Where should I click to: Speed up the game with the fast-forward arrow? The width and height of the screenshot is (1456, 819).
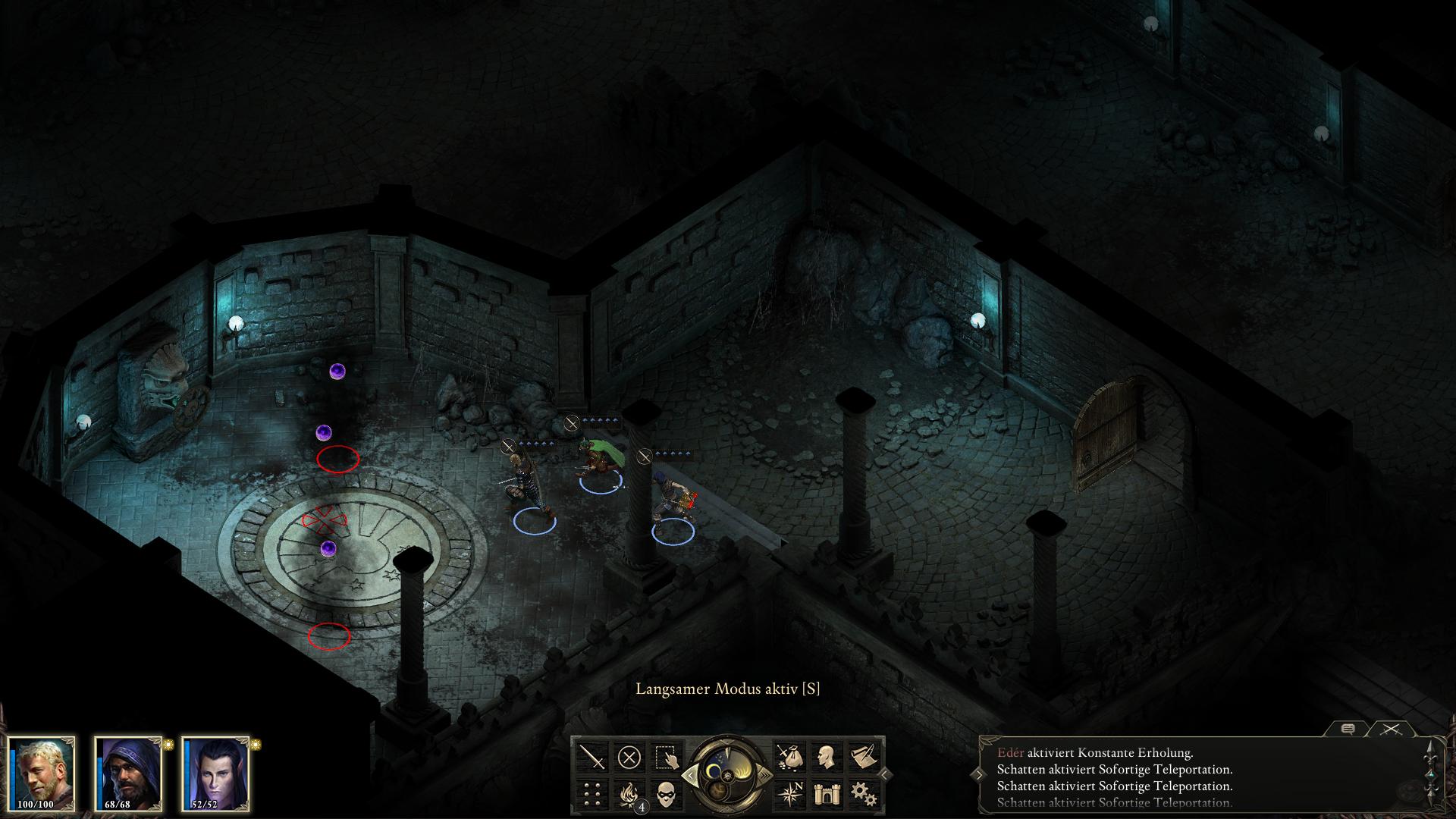click(x=764, y=775)
